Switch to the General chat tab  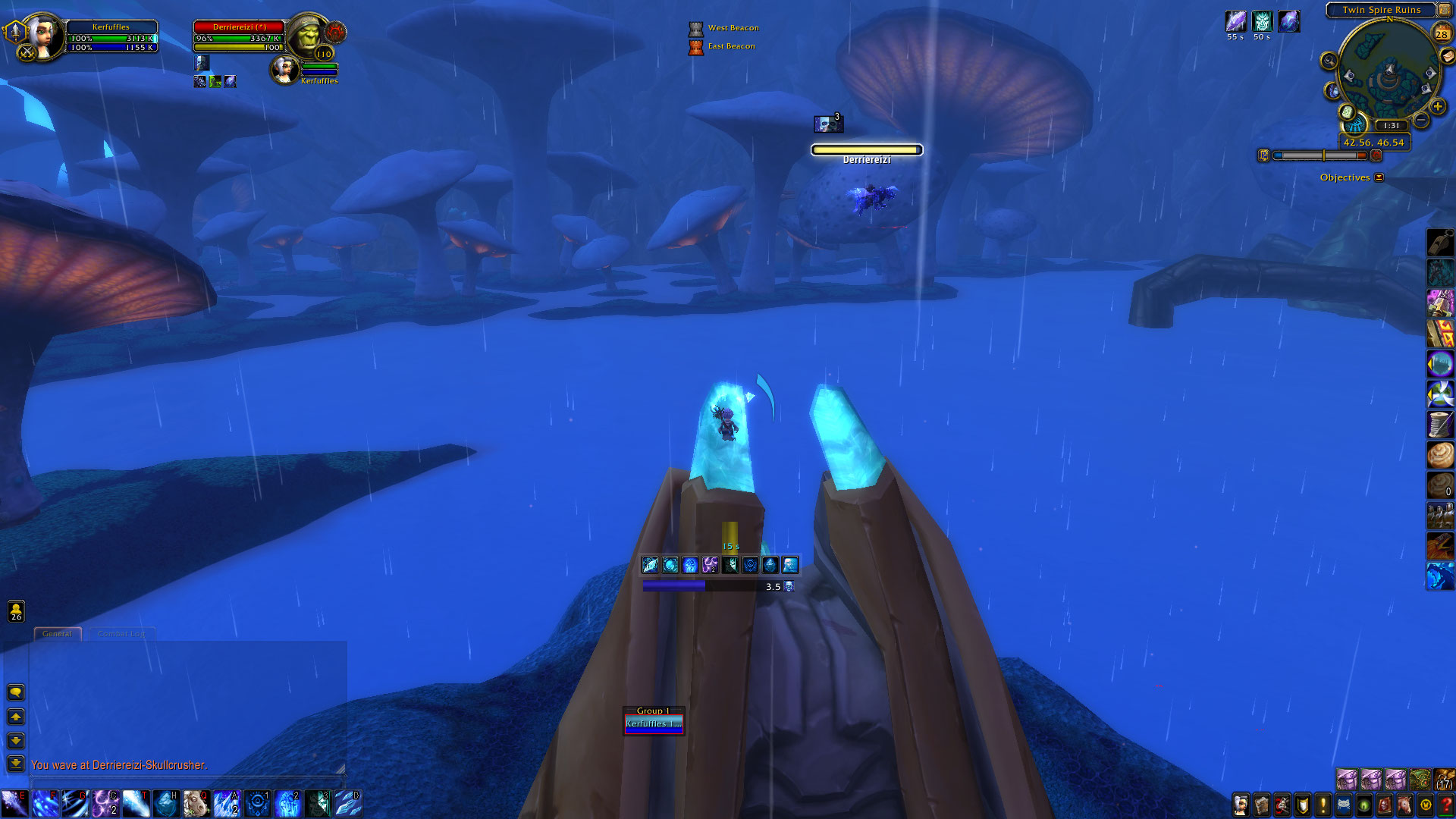57,634
